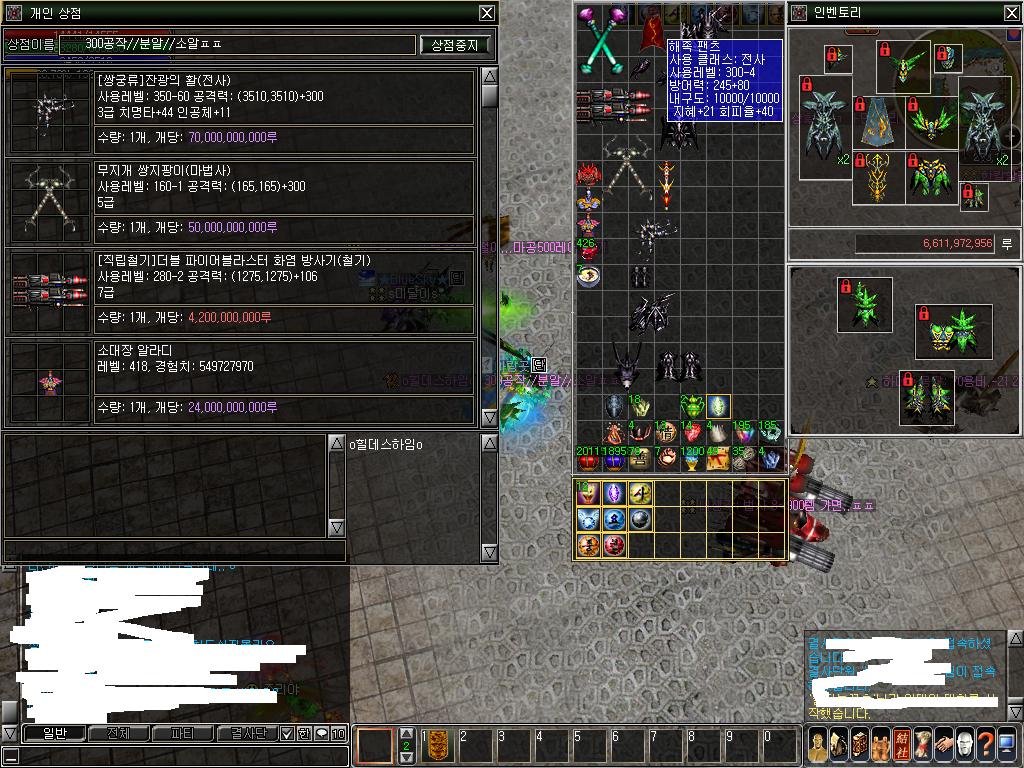Toggle the checkbox beside the chat tabs
Viewport: 1024px width, 768px height.
(x=287, y=734)
